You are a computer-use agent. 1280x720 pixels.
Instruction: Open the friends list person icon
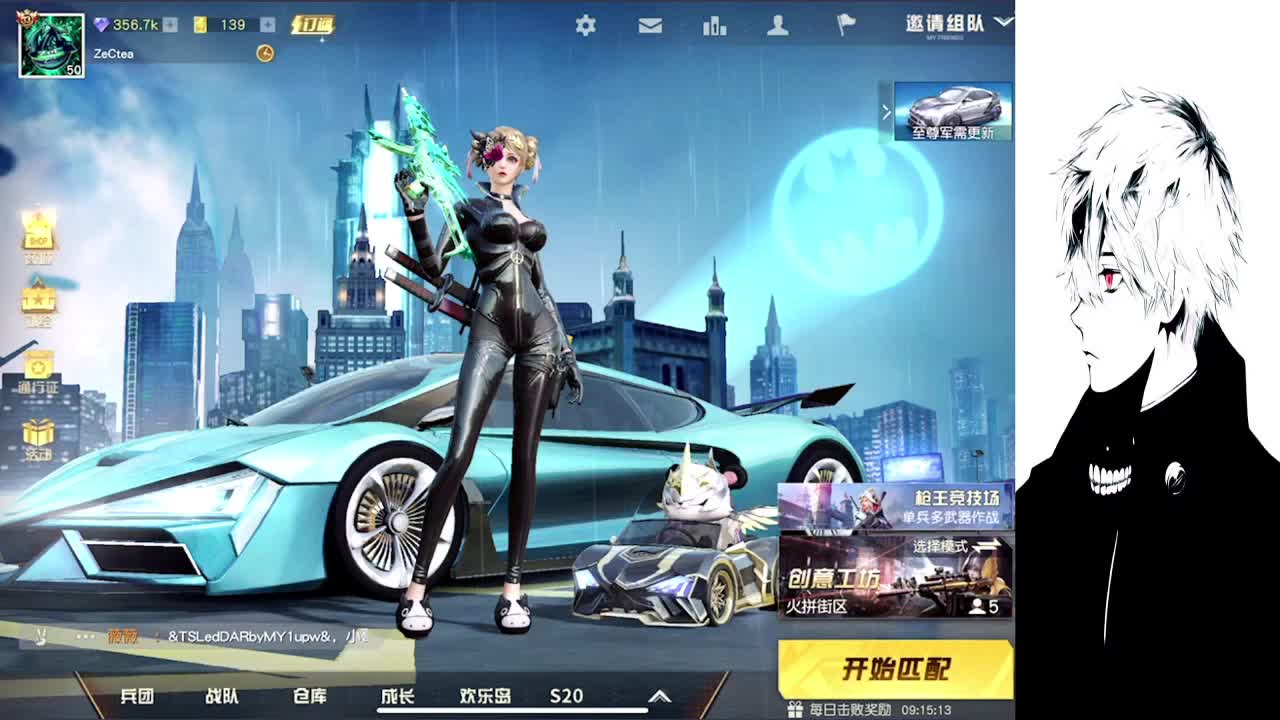(776, 27)
